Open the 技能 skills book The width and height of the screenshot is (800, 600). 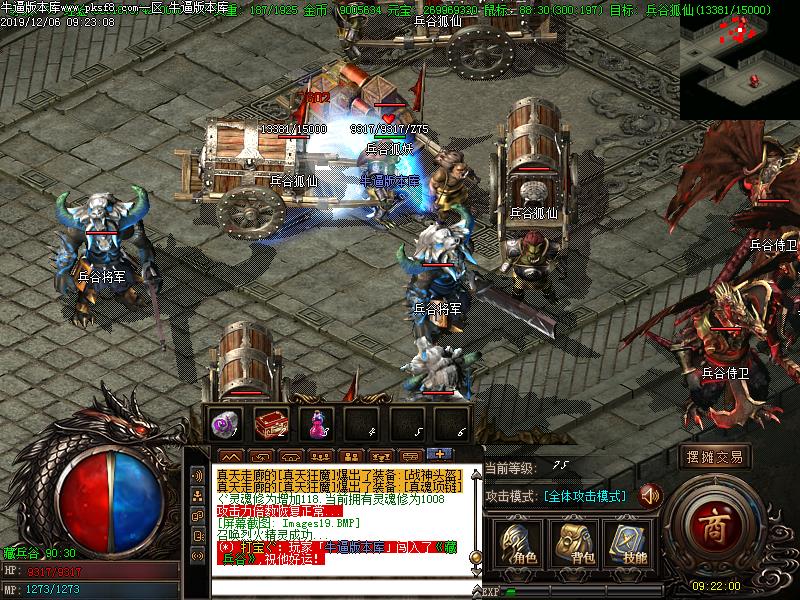click(628, 545)
